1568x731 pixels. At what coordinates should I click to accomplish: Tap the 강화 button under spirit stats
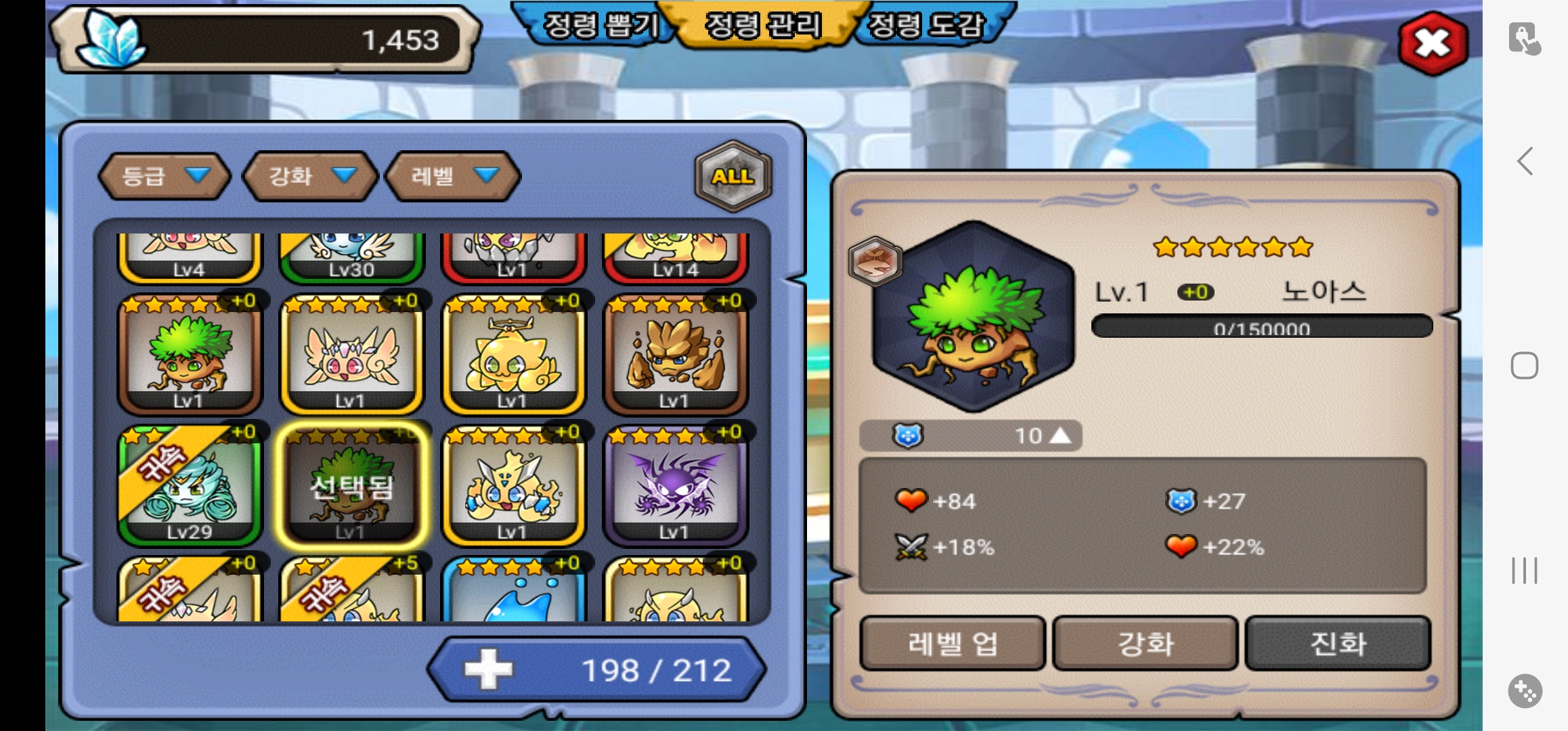tap(1145, 643)
